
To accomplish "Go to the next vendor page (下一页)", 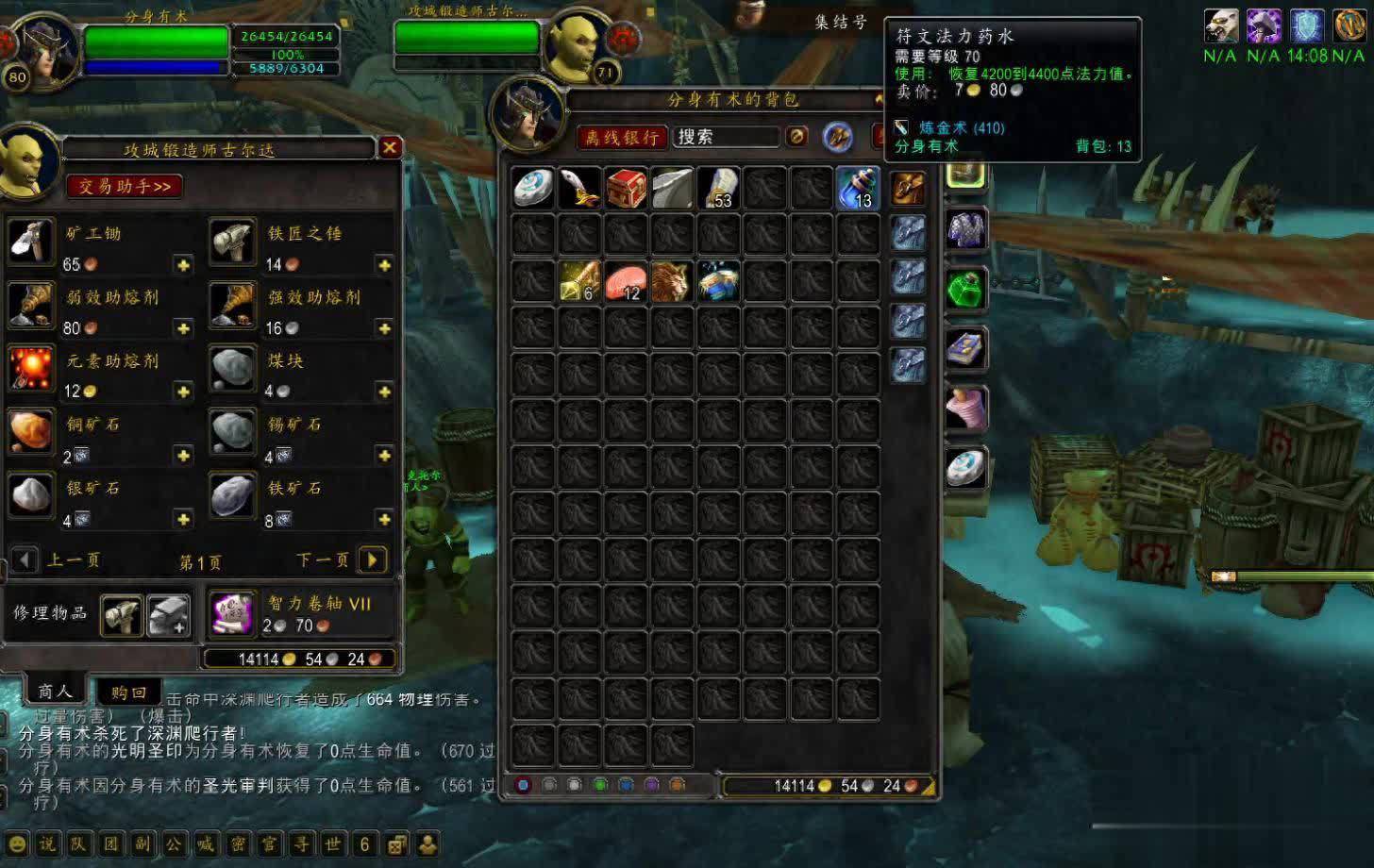I will click(373, 560).
